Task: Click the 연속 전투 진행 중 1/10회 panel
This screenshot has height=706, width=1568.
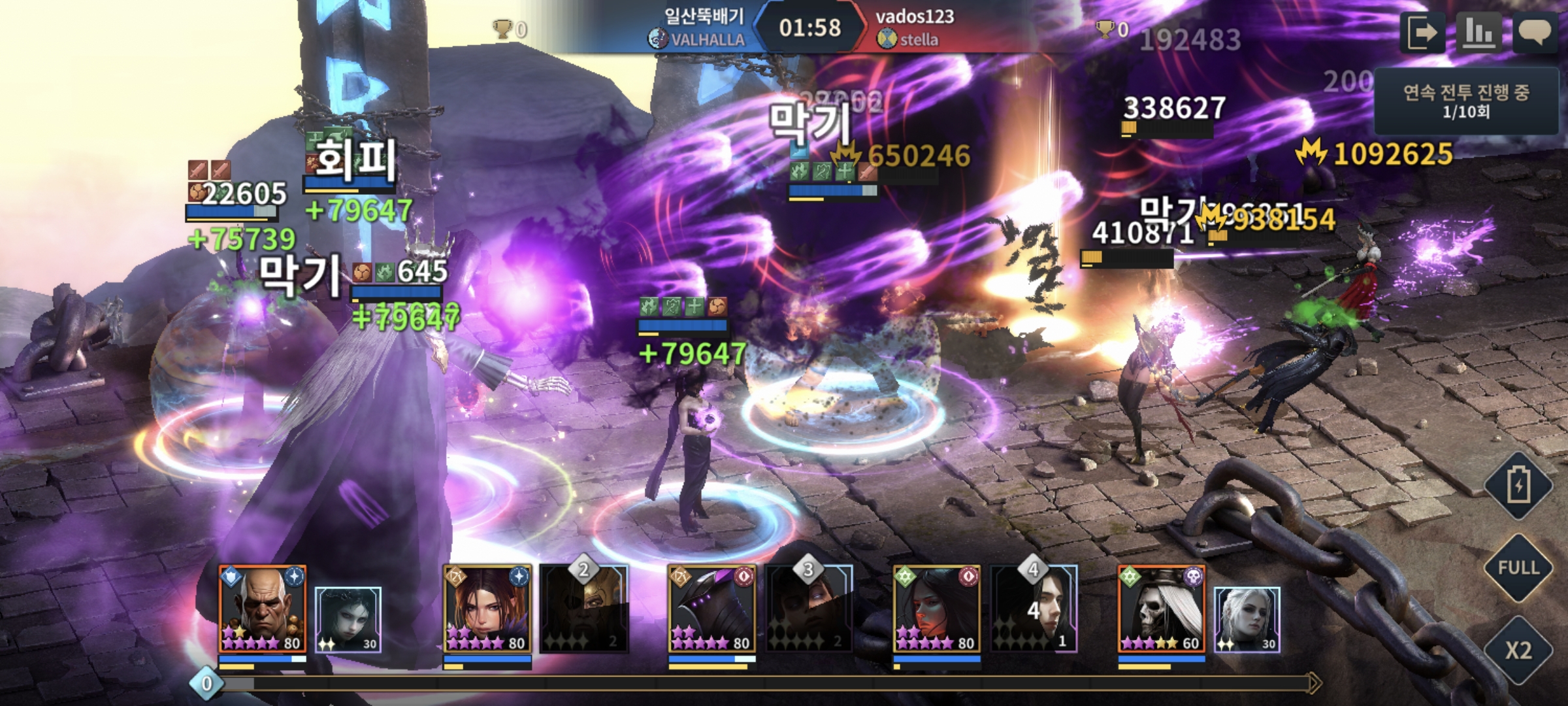Action: 1466,101
